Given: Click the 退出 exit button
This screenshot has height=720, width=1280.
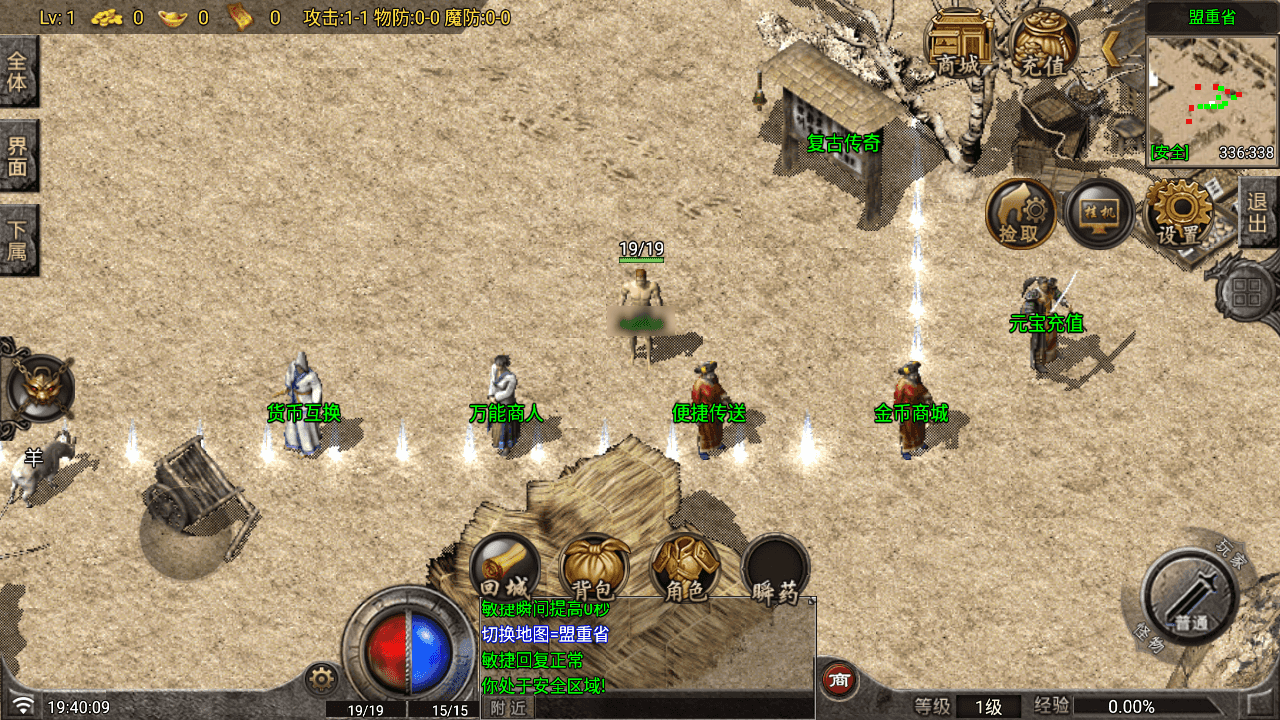Looking at the screenshot, I should (x=1258, y=212).
